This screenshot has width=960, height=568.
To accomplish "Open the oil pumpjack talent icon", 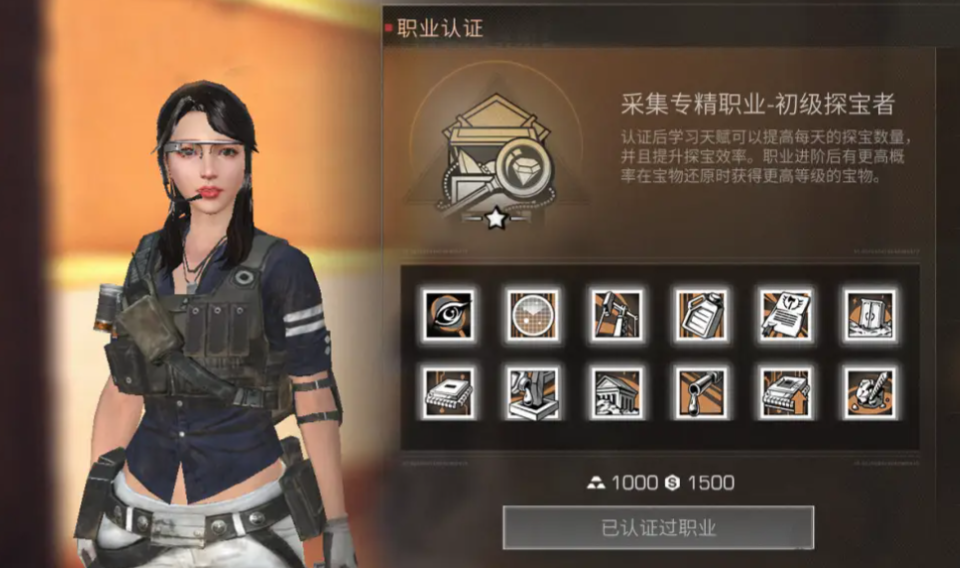I will [x=616, y=315].
